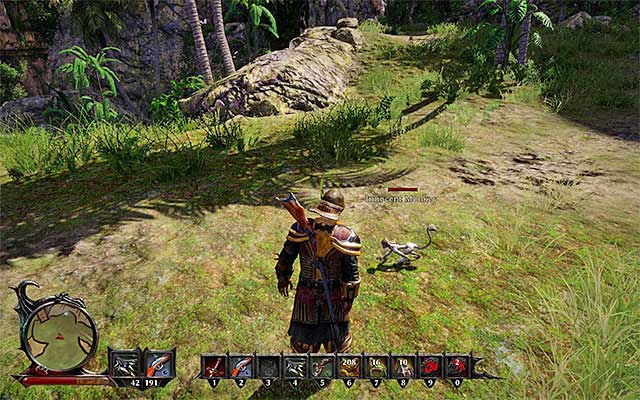Select the equipped item slot showing 42
This screenshot has height=400, width=640.
[126, 364]
